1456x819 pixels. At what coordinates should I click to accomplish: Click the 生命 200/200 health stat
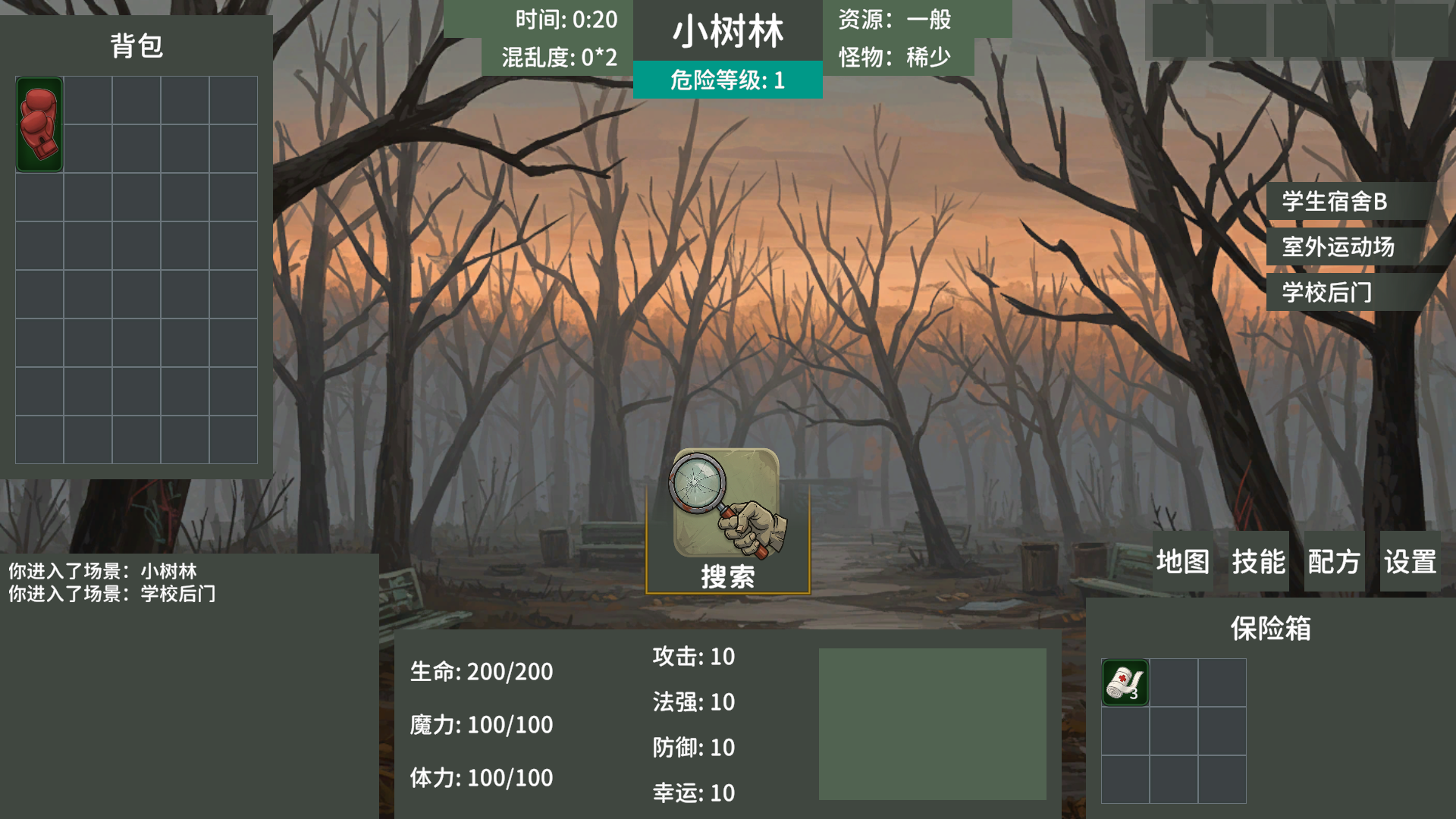click(x=482, y=671)
